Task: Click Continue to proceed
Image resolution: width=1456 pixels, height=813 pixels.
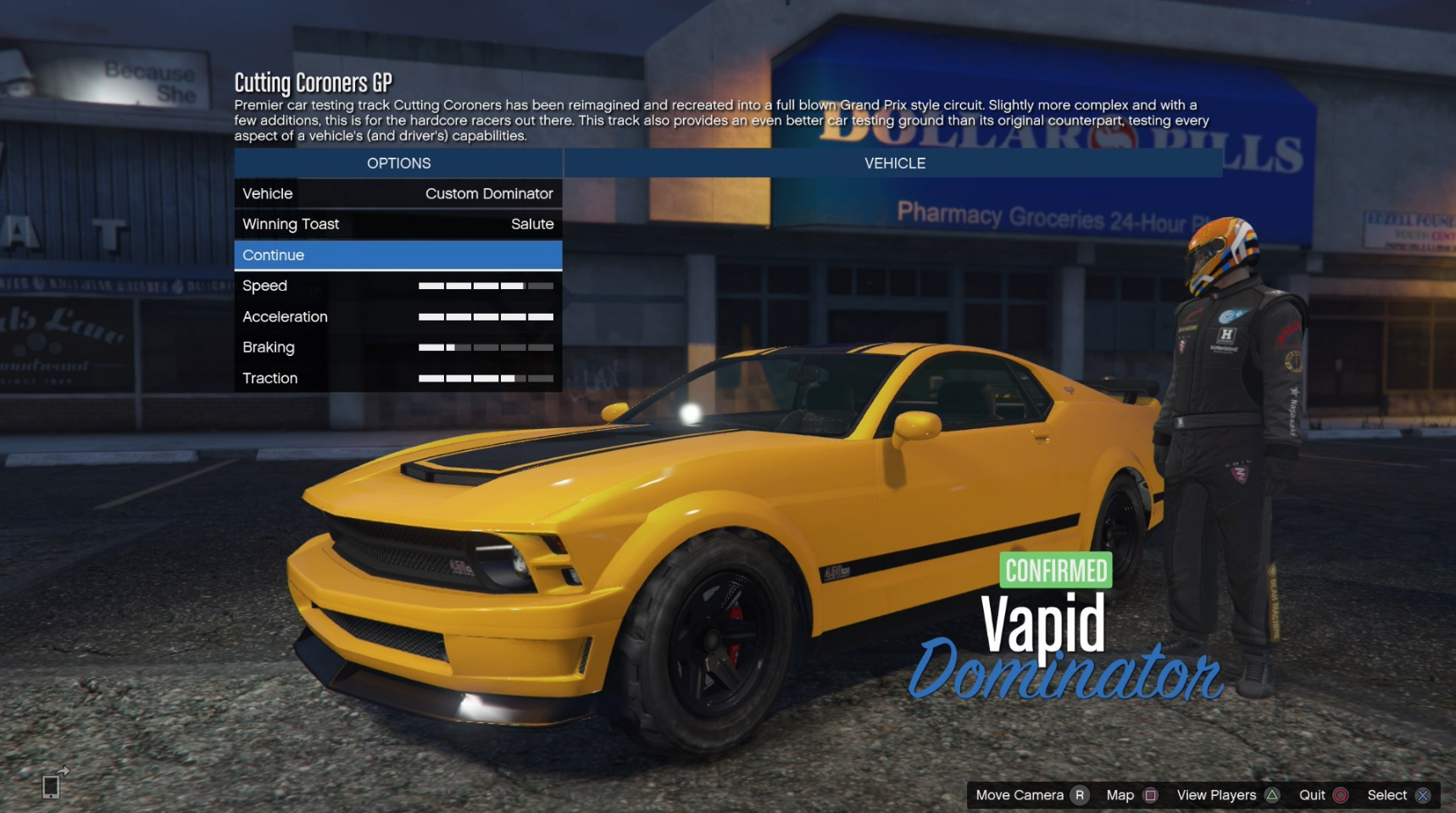Action: point(397,255)
